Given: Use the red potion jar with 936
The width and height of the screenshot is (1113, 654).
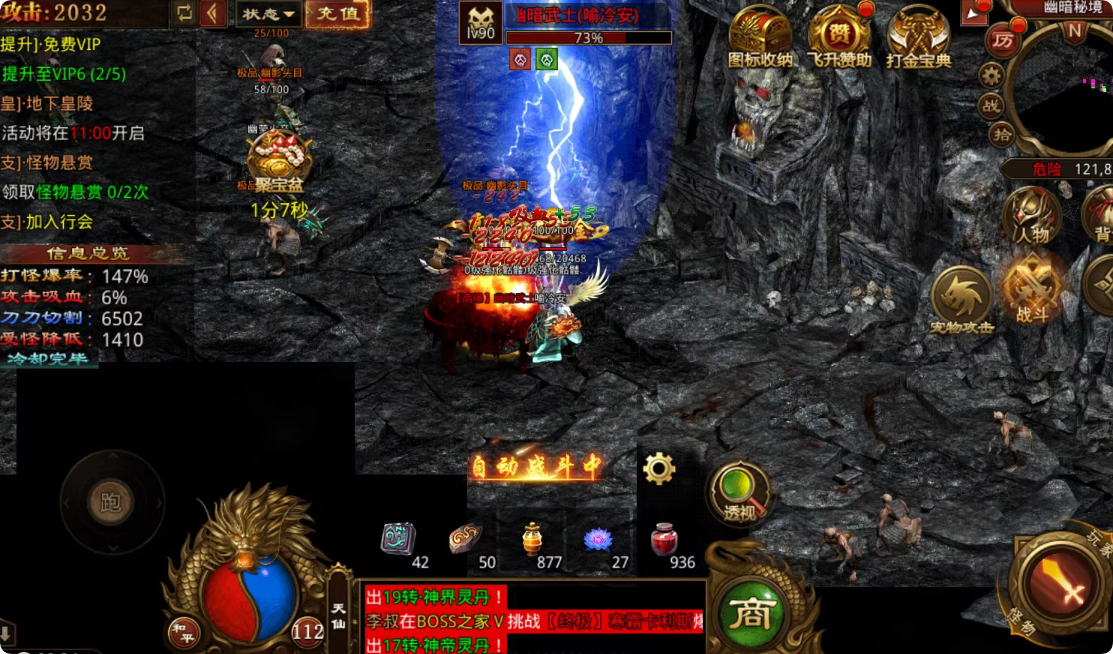Looking at the screenshot, I should point(664,541).
